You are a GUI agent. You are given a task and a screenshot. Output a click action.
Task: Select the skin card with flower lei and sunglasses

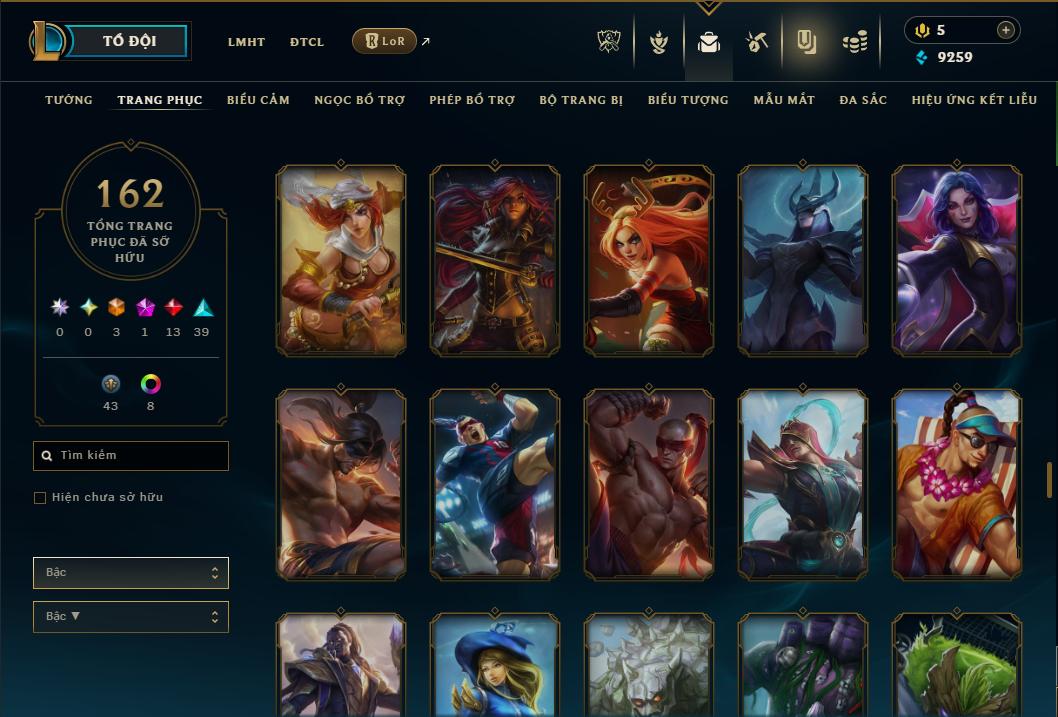(956, 484)
